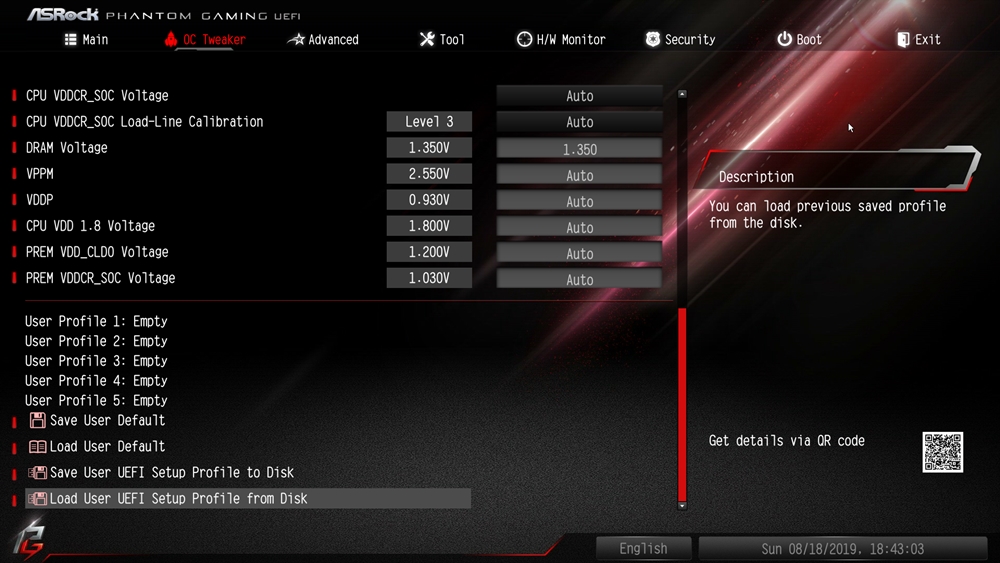Image resolution: width=1000 pixels, height=563 pixels.
Task: Click the red vertical scrollbar thumb
Action: coord(683,404)
